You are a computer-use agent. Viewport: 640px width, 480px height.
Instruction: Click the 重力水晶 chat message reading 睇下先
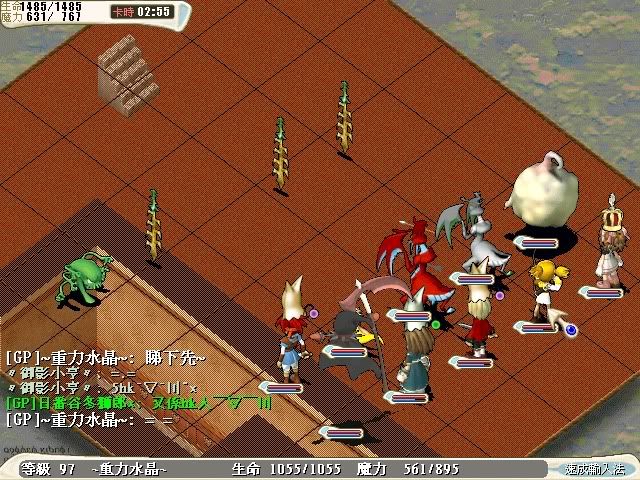pyautogui.click(x=106, y=357)
